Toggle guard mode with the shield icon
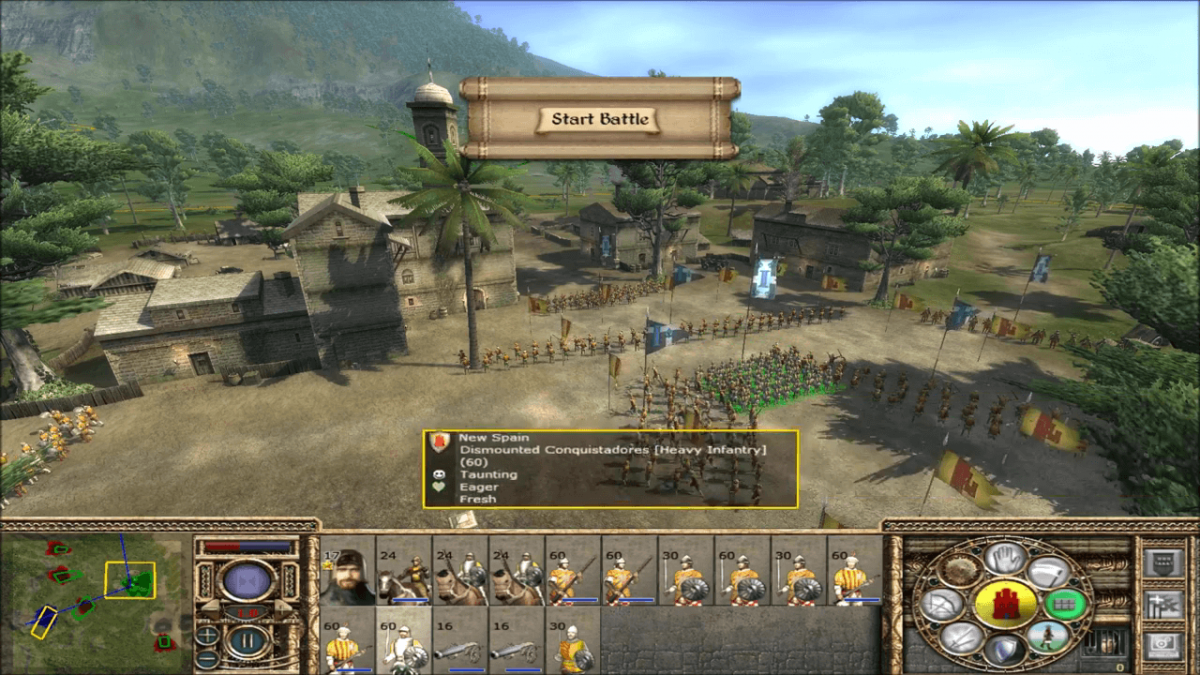The image size is (1200, 675). tap(1003, 649)
